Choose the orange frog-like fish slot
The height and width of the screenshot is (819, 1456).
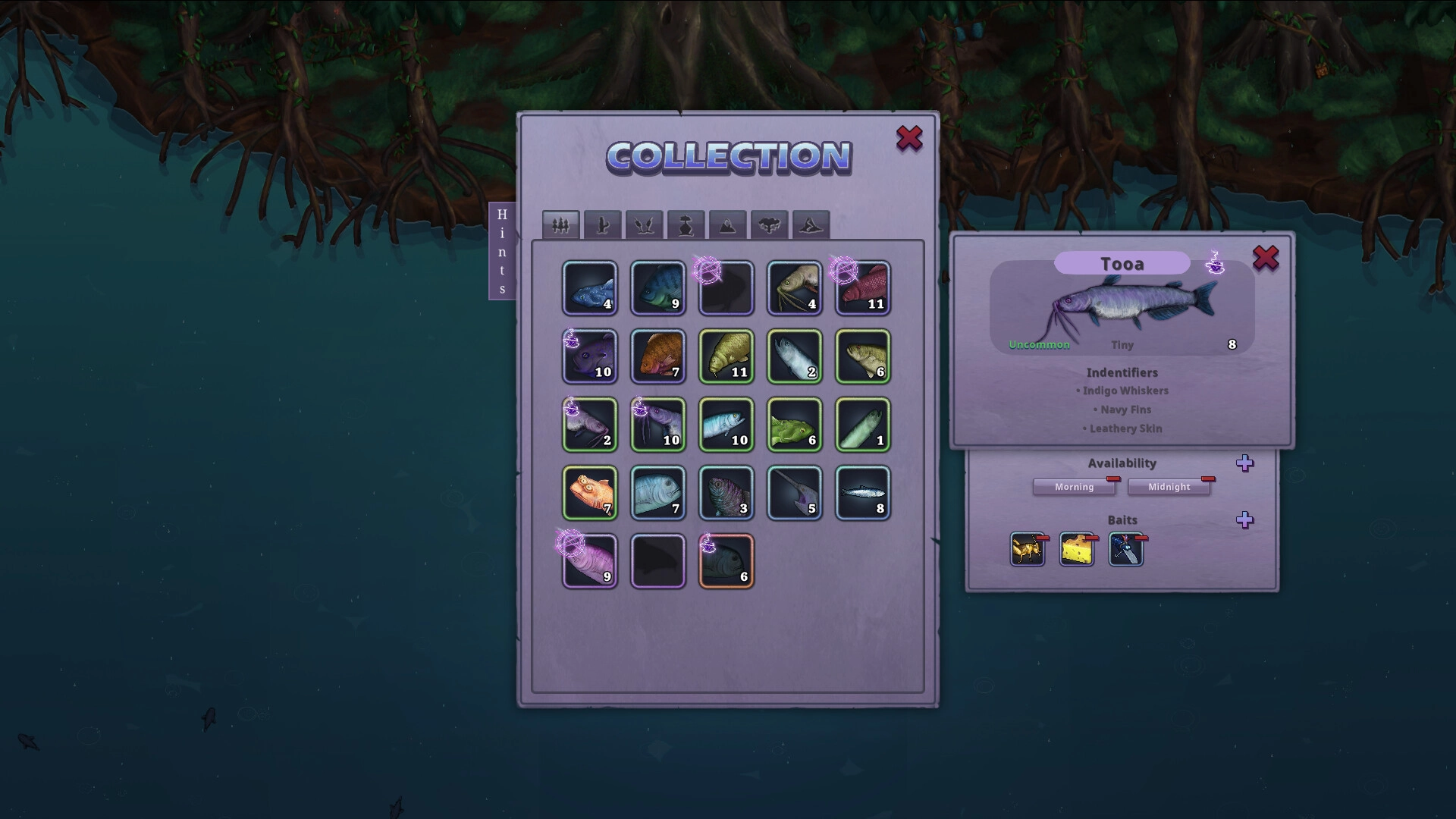590,493
